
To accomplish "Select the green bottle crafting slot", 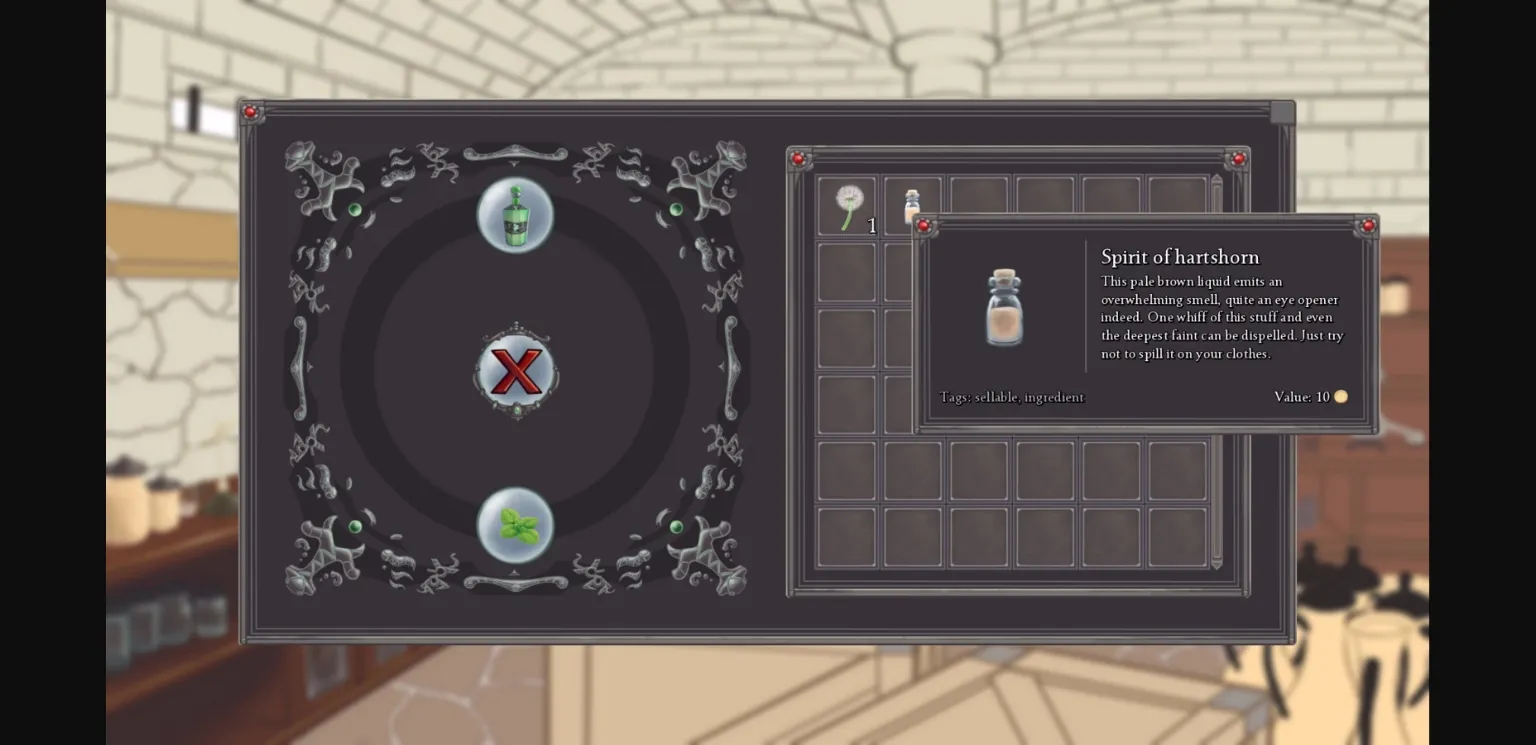I will tap(516, 213).
